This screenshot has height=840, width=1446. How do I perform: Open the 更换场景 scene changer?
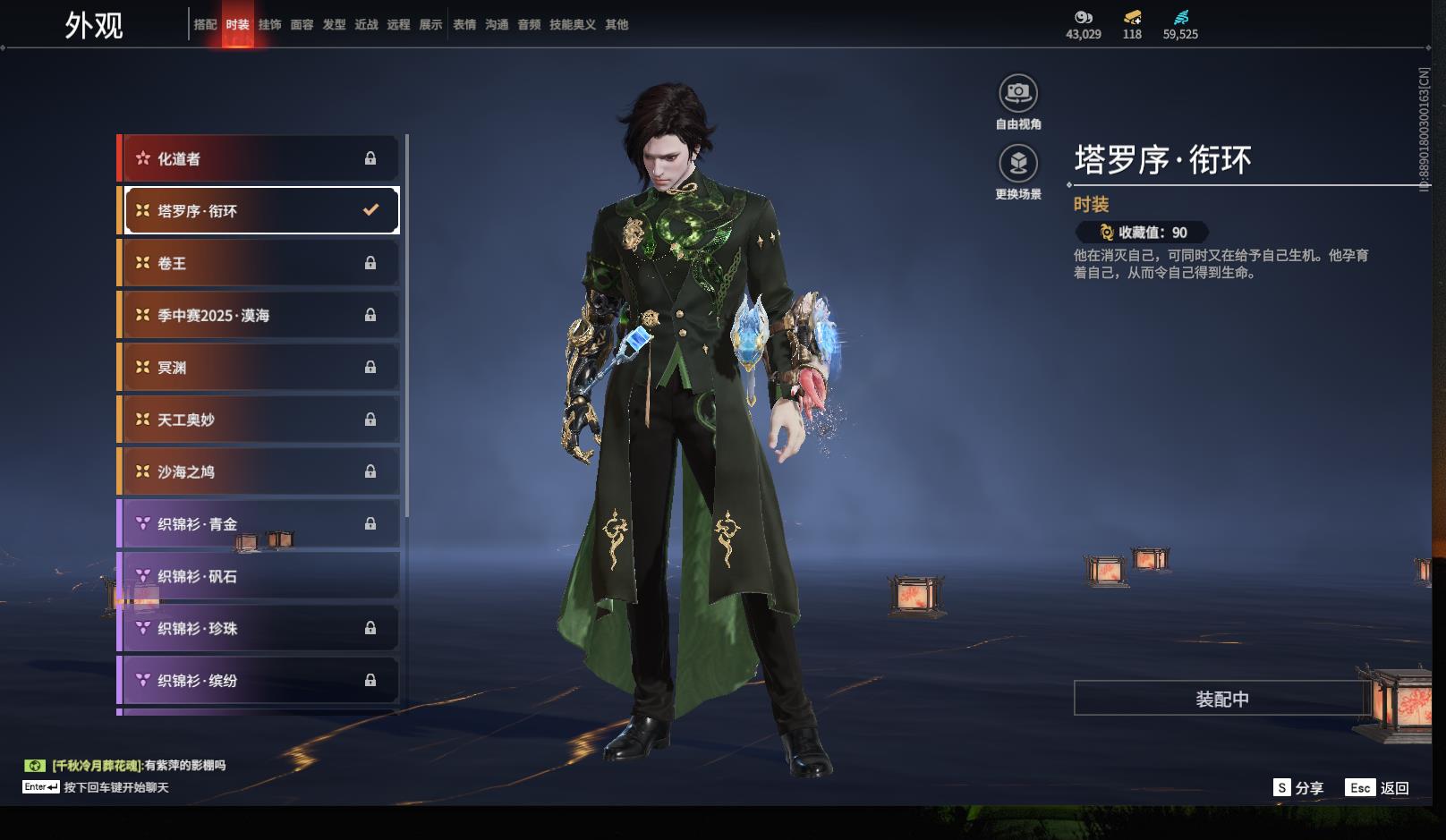[x=1018, y=164]
